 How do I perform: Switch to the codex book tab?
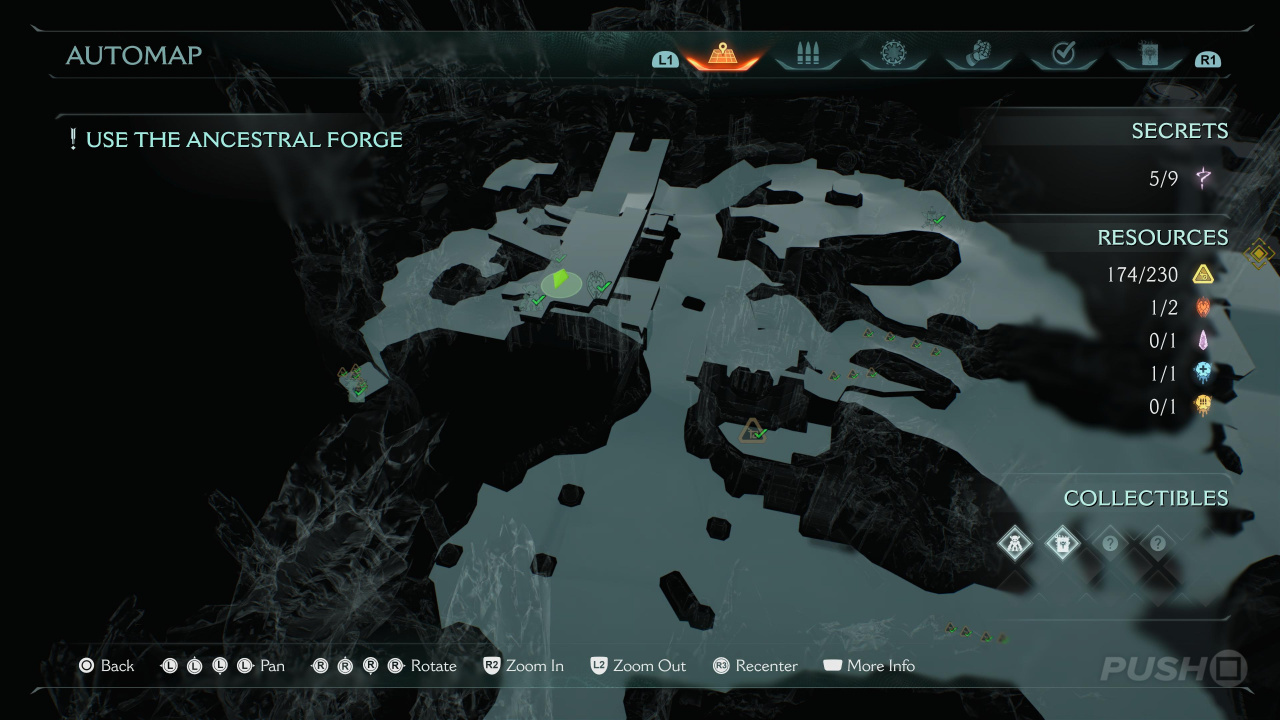1148,55
